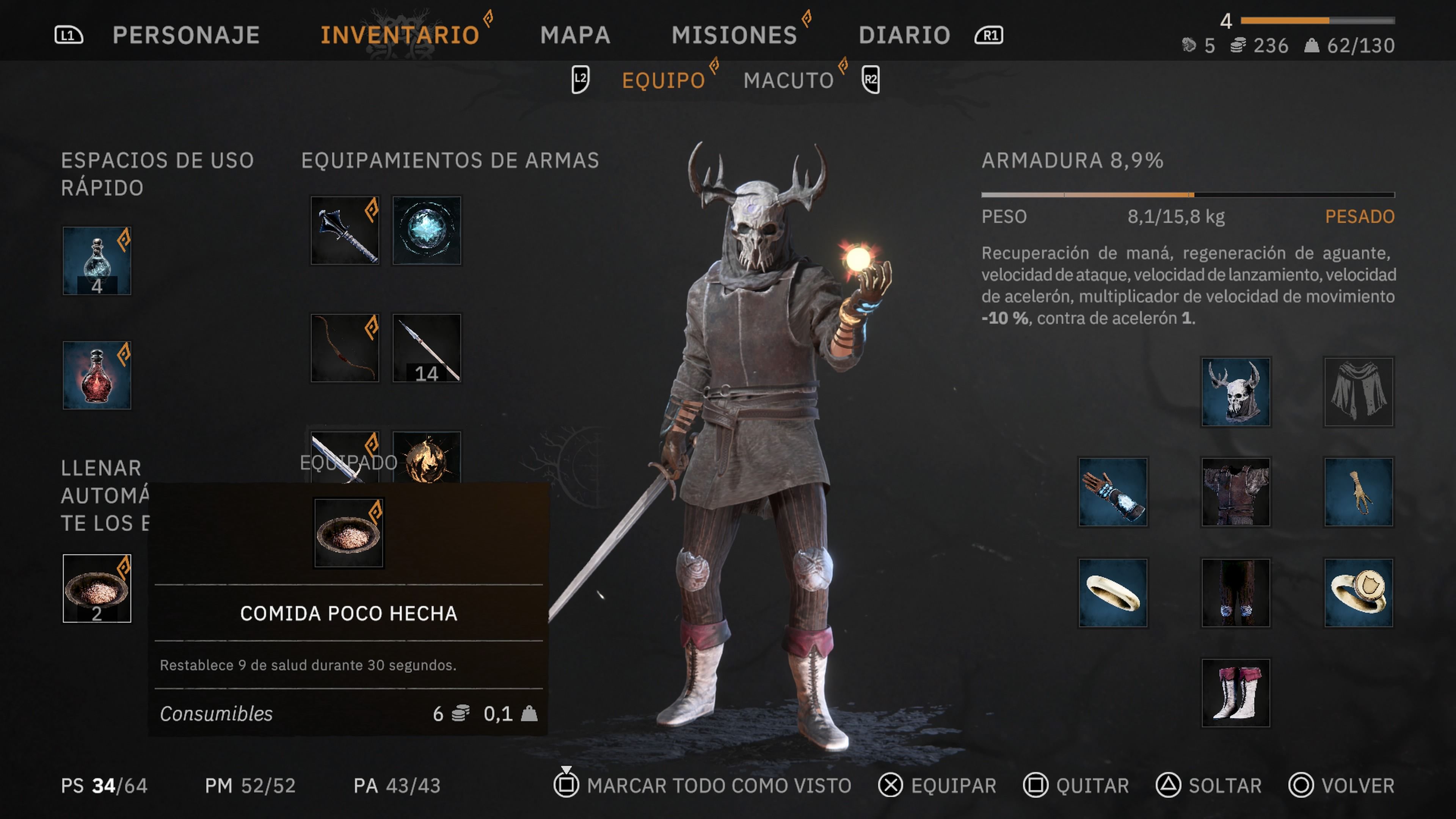Screen dimensions: 1456x819
Task: Choose the signet ring with shield emblem
Action: tap(1358, 592)
